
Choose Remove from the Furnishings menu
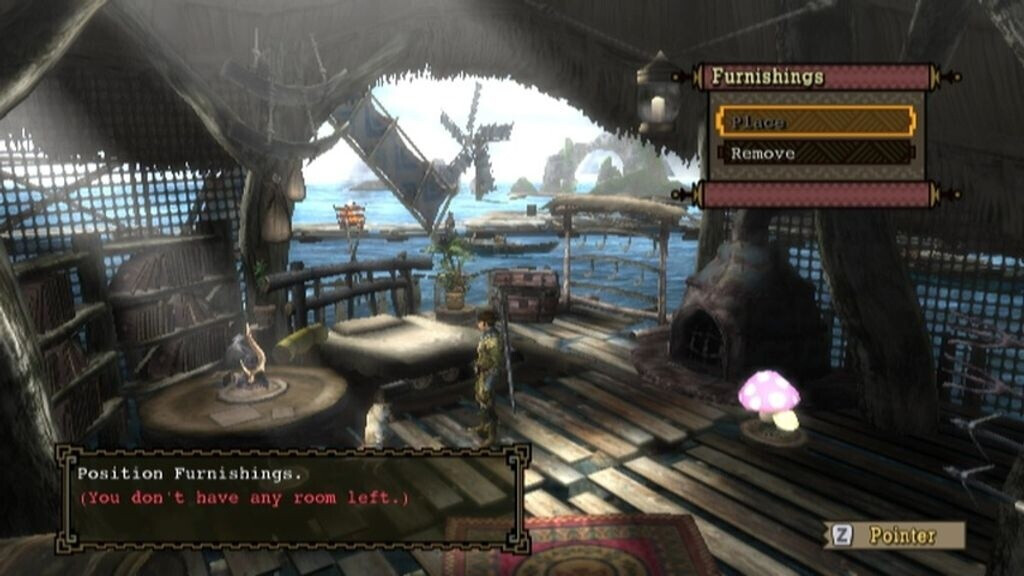click(815, 154)
